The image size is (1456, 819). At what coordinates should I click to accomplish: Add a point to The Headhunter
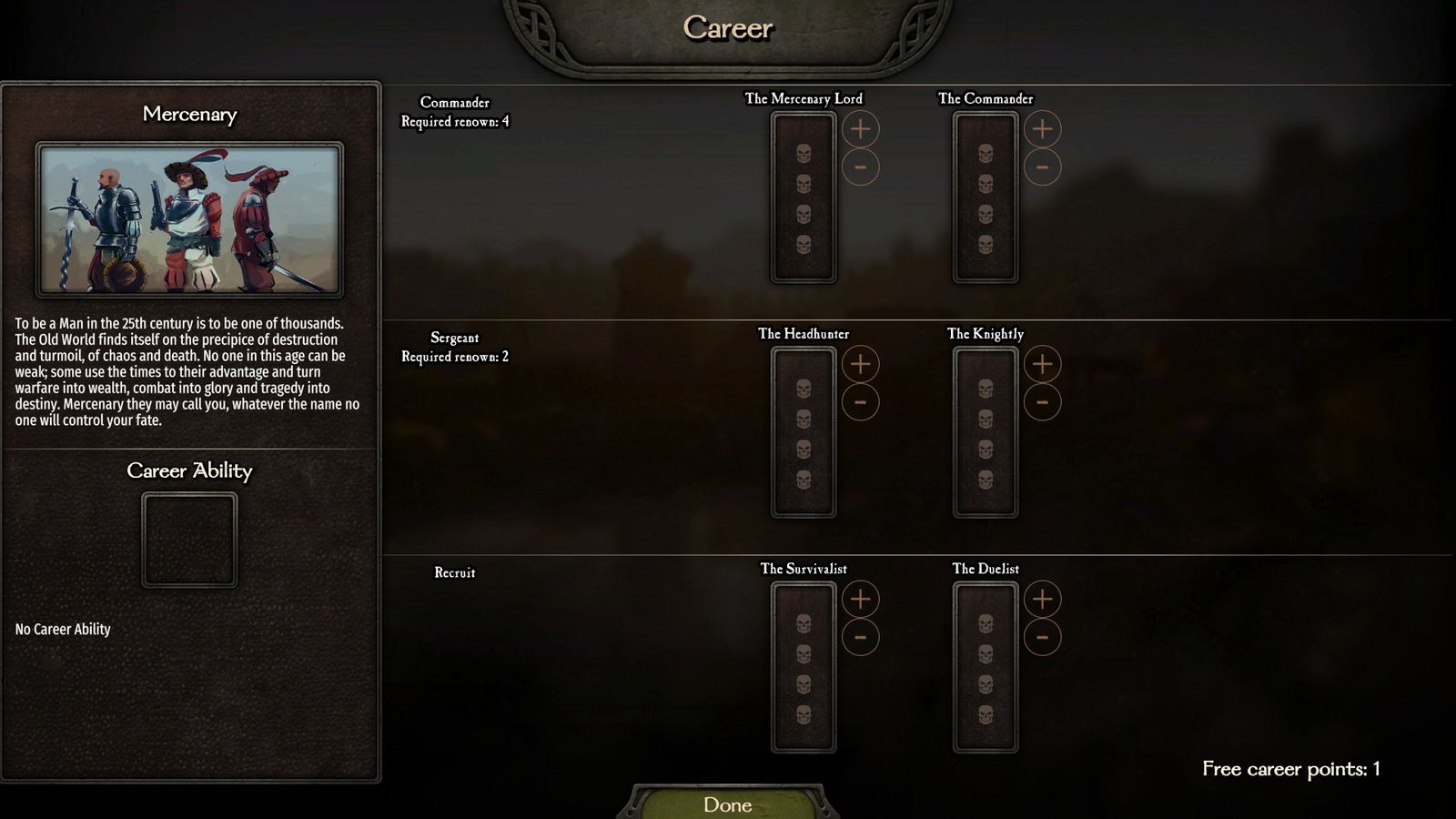[x=860, y=364]
